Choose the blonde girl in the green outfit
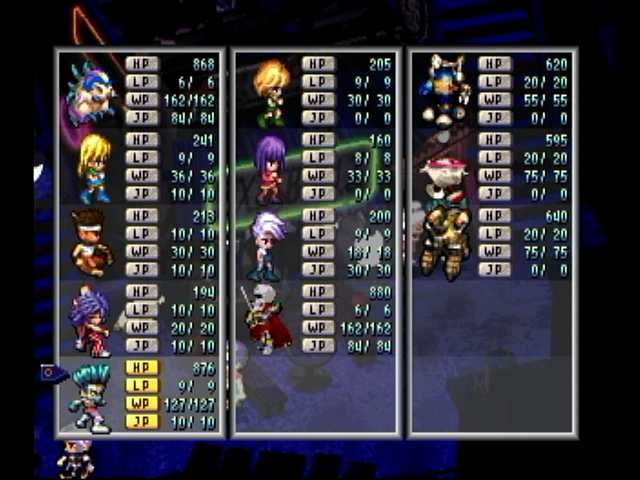This screenshot has width=640, height=480. tap(92, 167)
